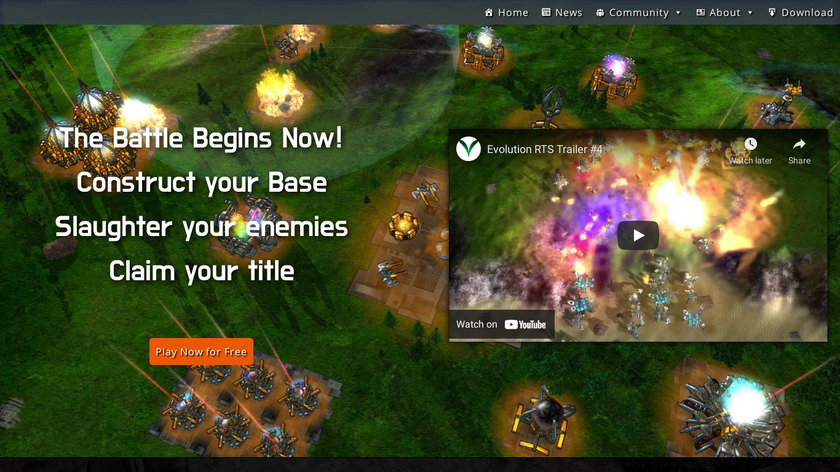Play the Evolution RTS trailer video

(638, 235)
